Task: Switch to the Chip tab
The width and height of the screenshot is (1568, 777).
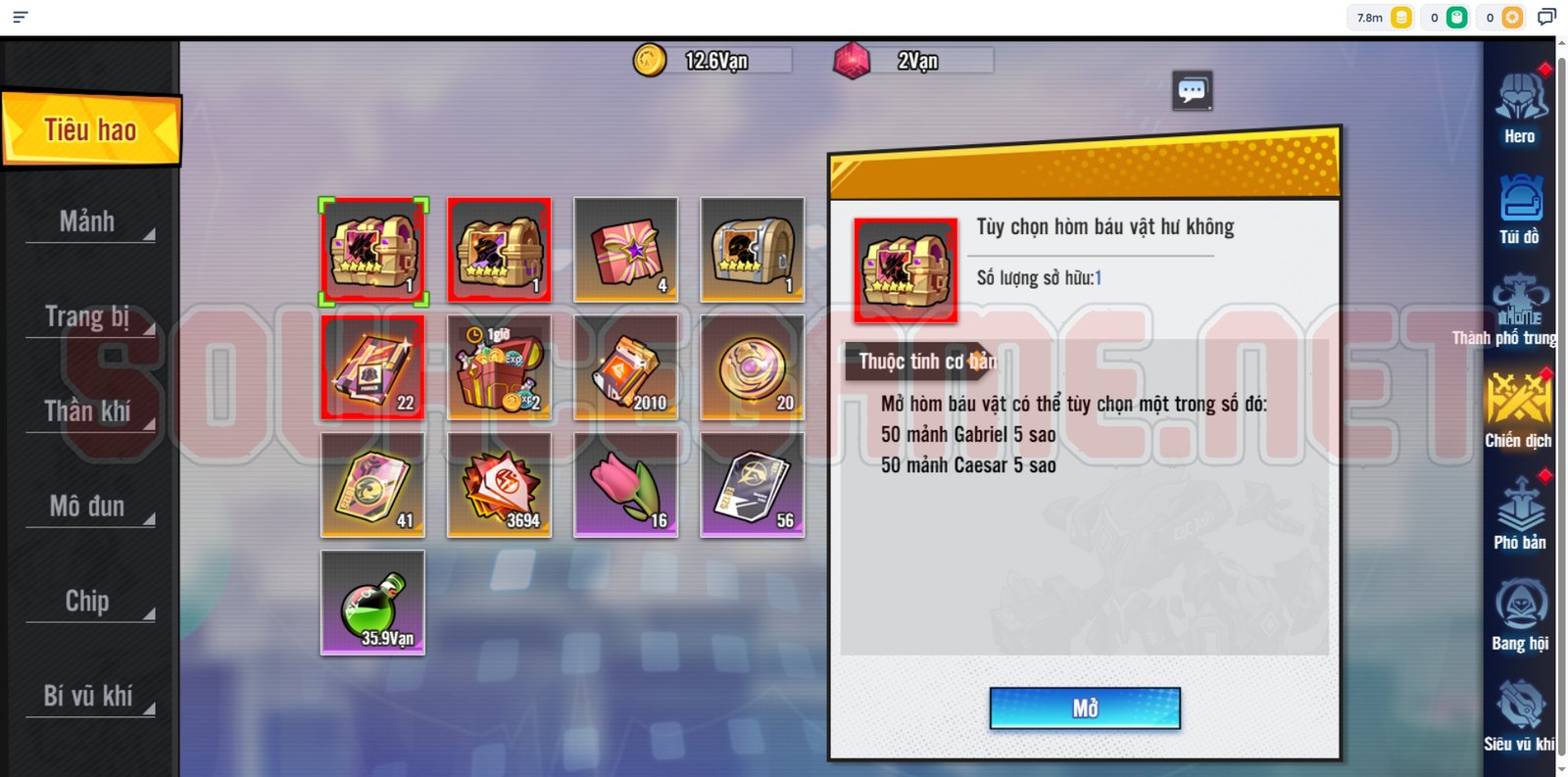Action: (88, 602)
